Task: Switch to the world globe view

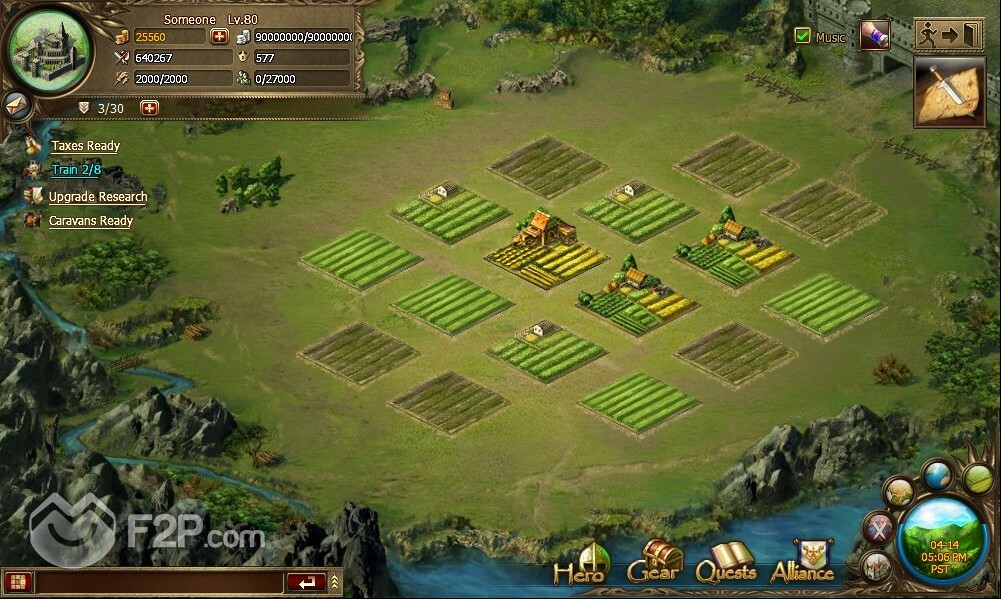Action: (937, 475)
